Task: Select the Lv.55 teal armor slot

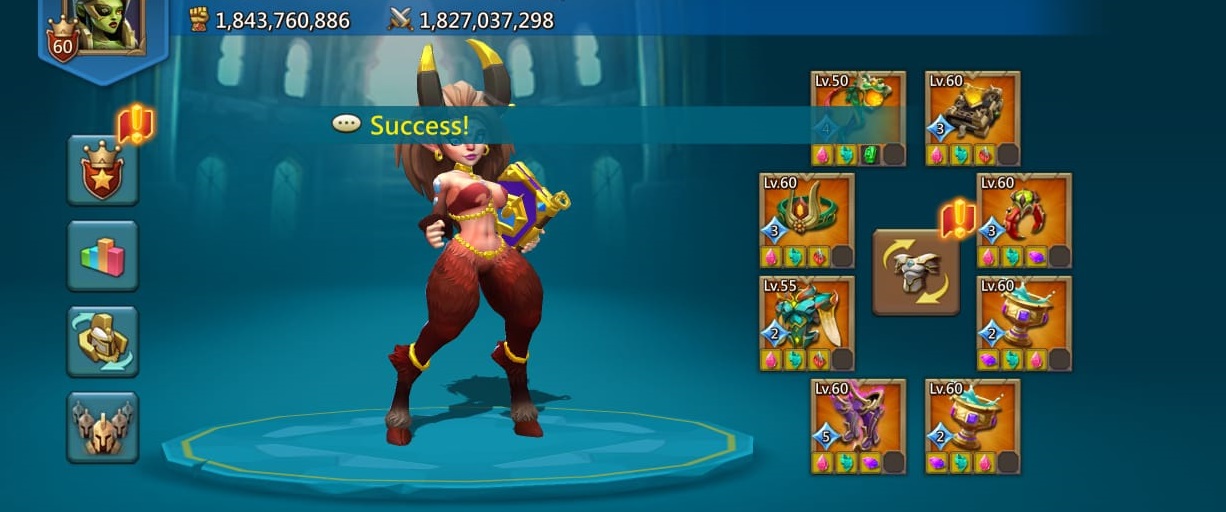Action: 807,323
